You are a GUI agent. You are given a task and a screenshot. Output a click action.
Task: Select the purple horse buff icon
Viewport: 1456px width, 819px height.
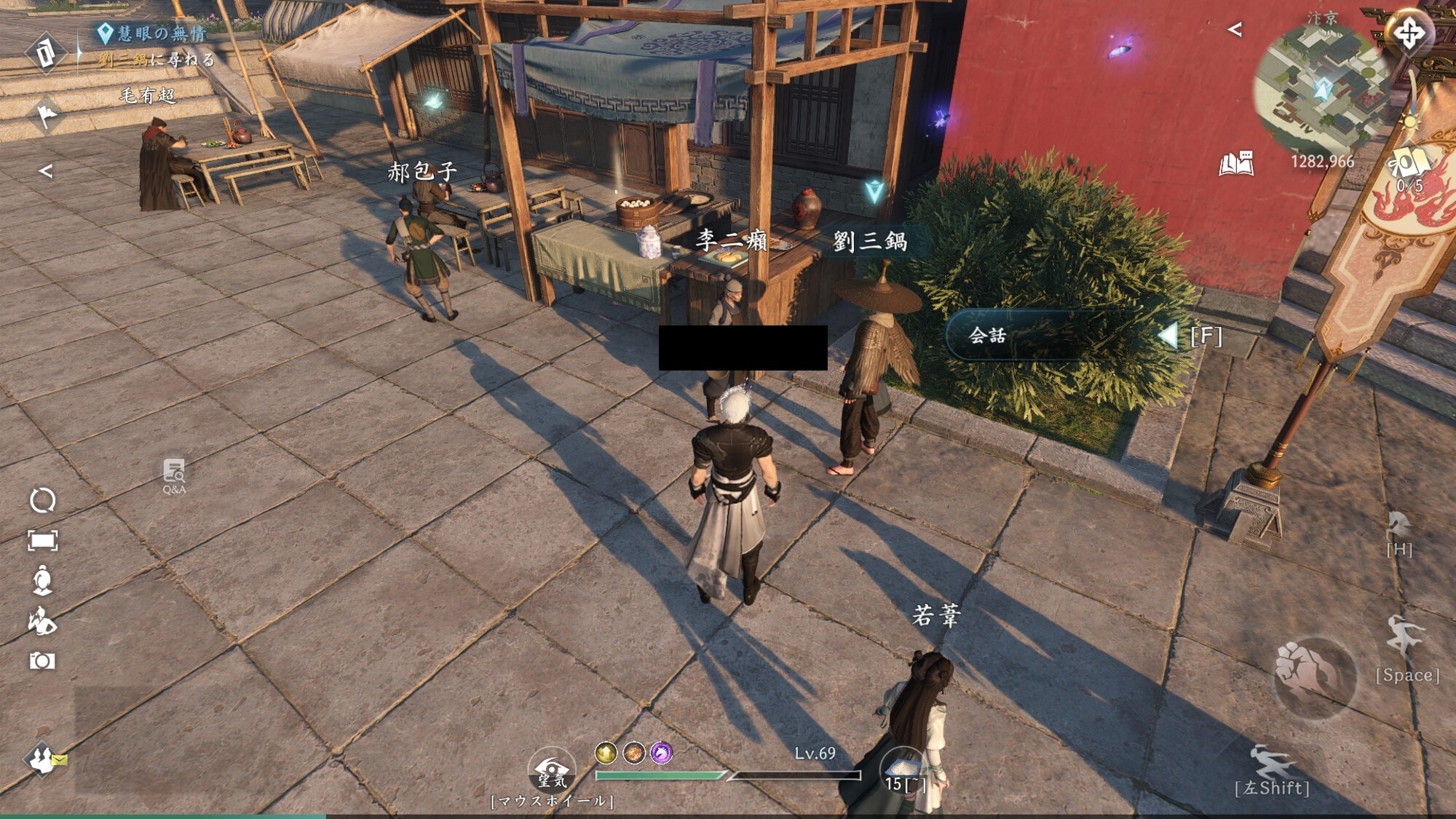pyautogui.click(x=661, y=753)
